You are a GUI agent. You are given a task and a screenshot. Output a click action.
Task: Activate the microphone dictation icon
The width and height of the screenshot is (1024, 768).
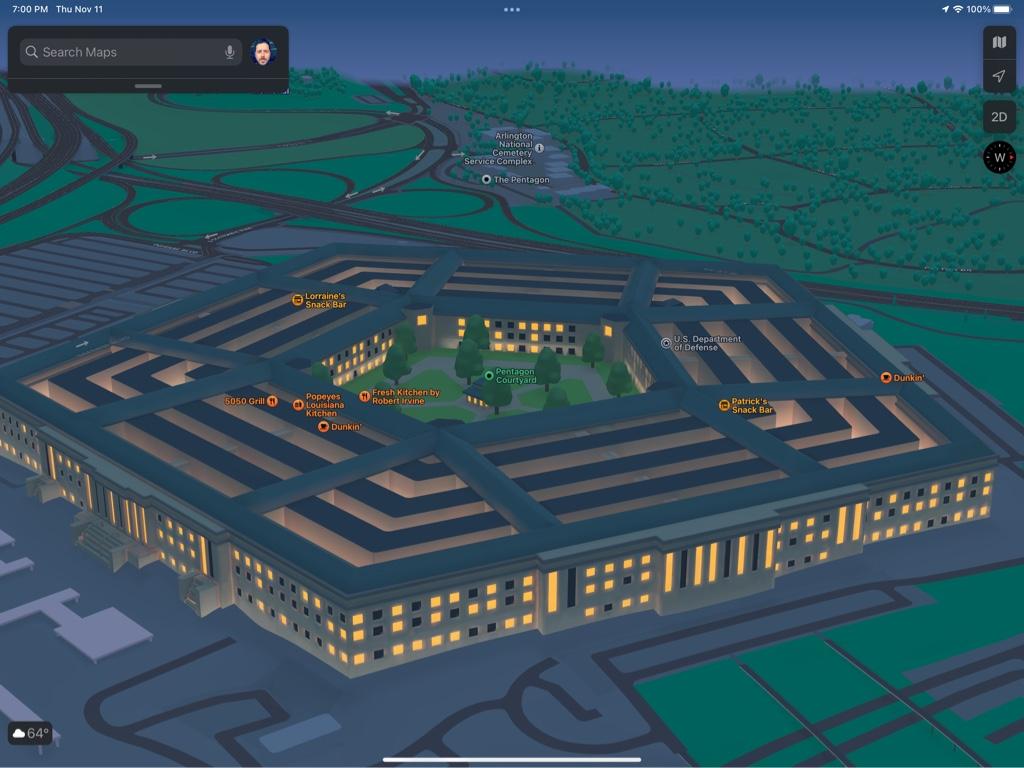point(230,52)
